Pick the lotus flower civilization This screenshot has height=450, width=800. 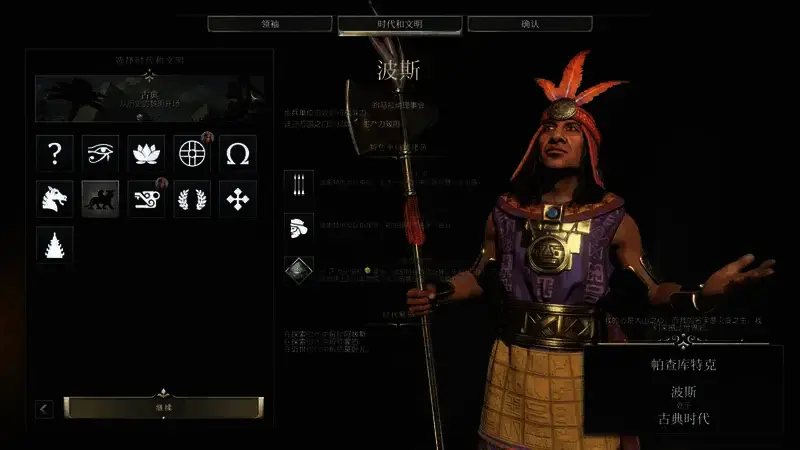click(x=147, y=153)
